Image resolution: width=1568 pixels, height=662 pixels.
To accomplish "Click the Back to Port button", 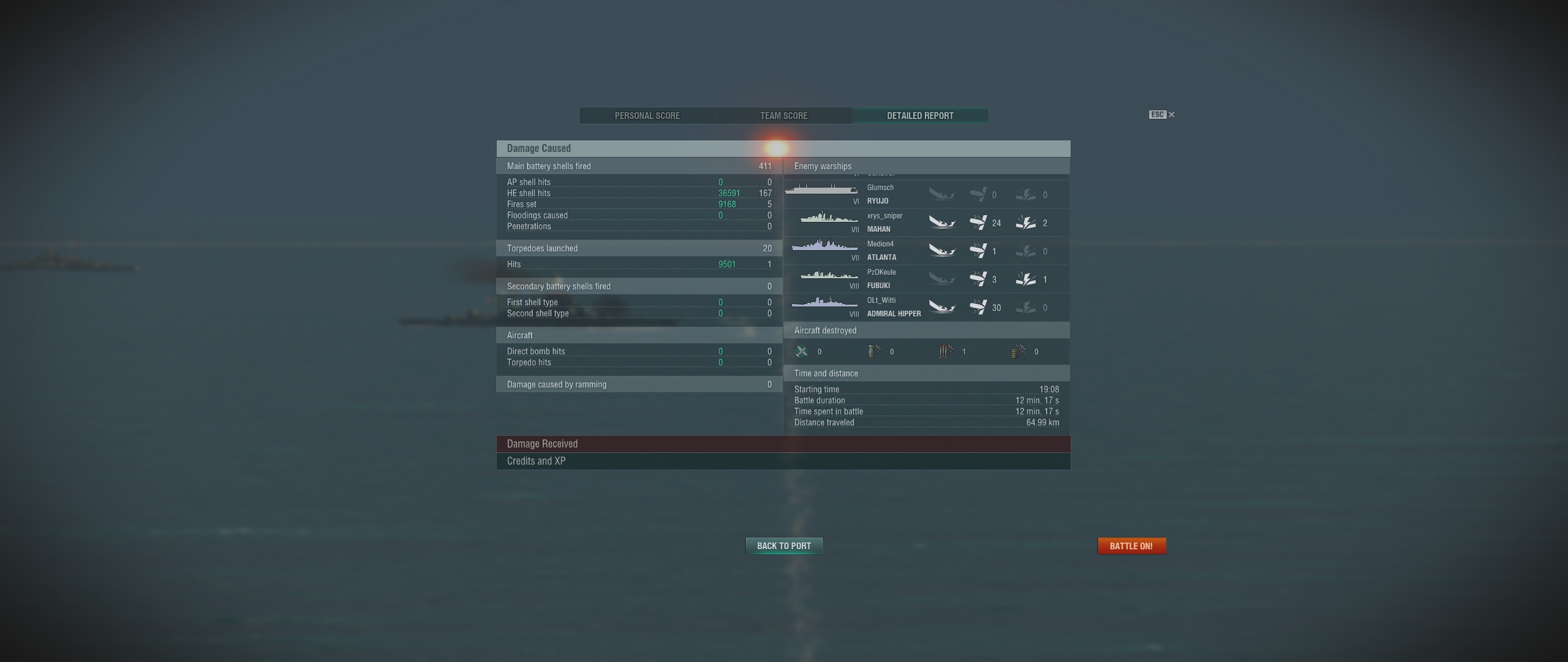I will 783,546.
